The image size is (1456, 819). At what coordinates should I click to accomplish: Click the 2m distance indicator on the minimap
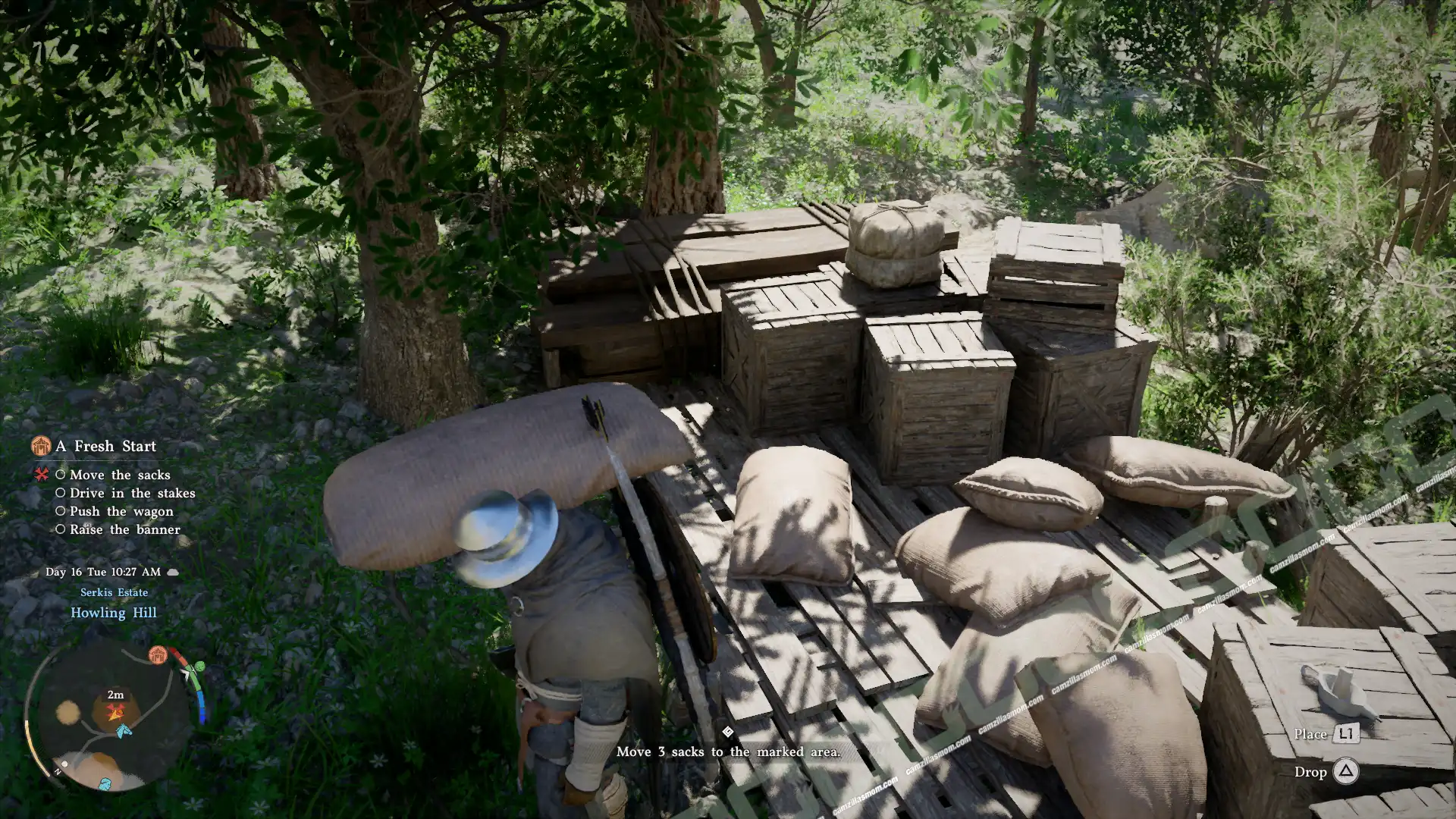tap(115, 695)
